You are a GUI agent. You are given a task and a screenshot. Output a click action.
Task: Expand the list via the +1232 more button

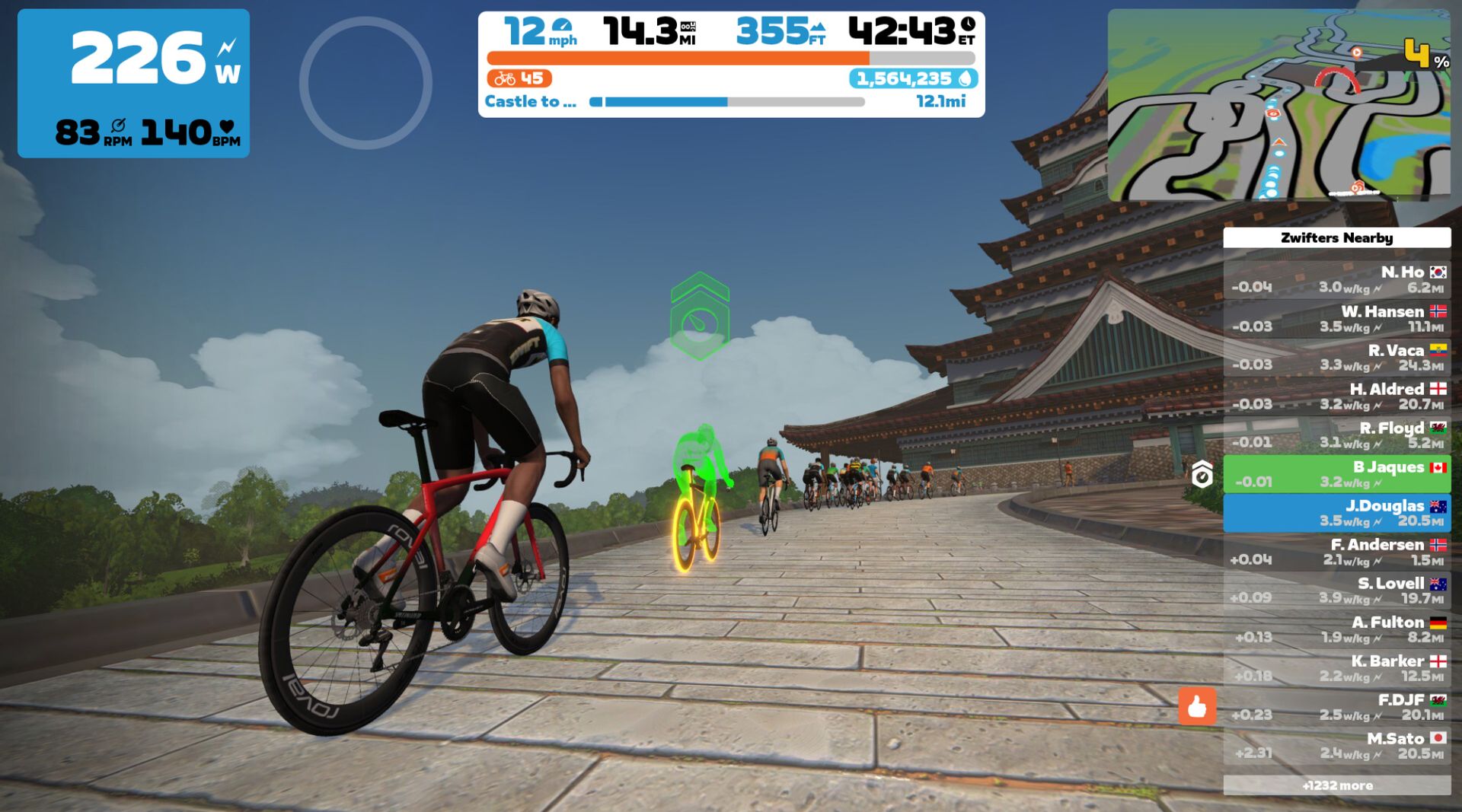pos(1336,785)
